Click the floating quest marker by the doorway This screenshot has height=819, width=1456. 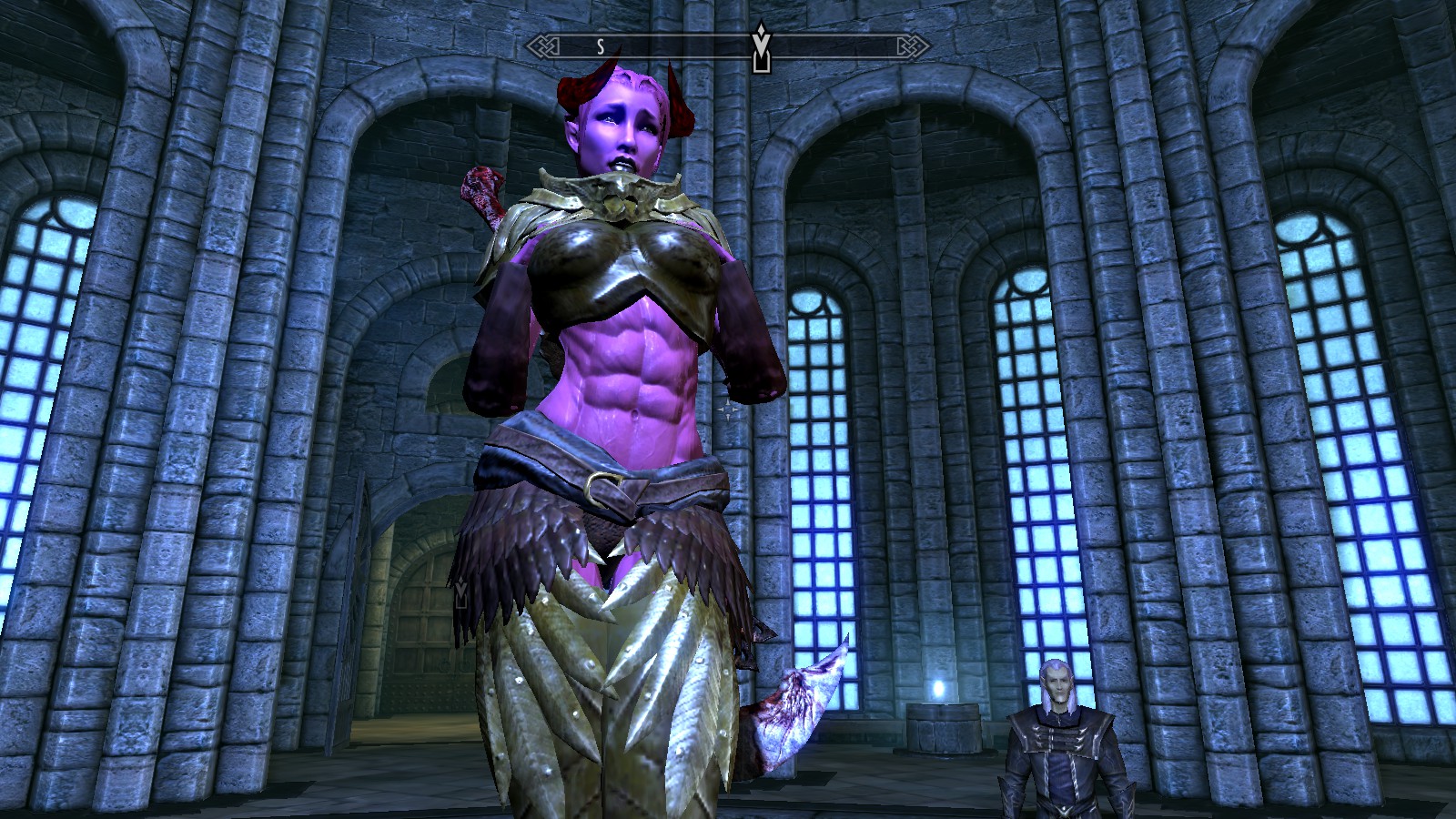pyautogui.click(x=461, y=593)
